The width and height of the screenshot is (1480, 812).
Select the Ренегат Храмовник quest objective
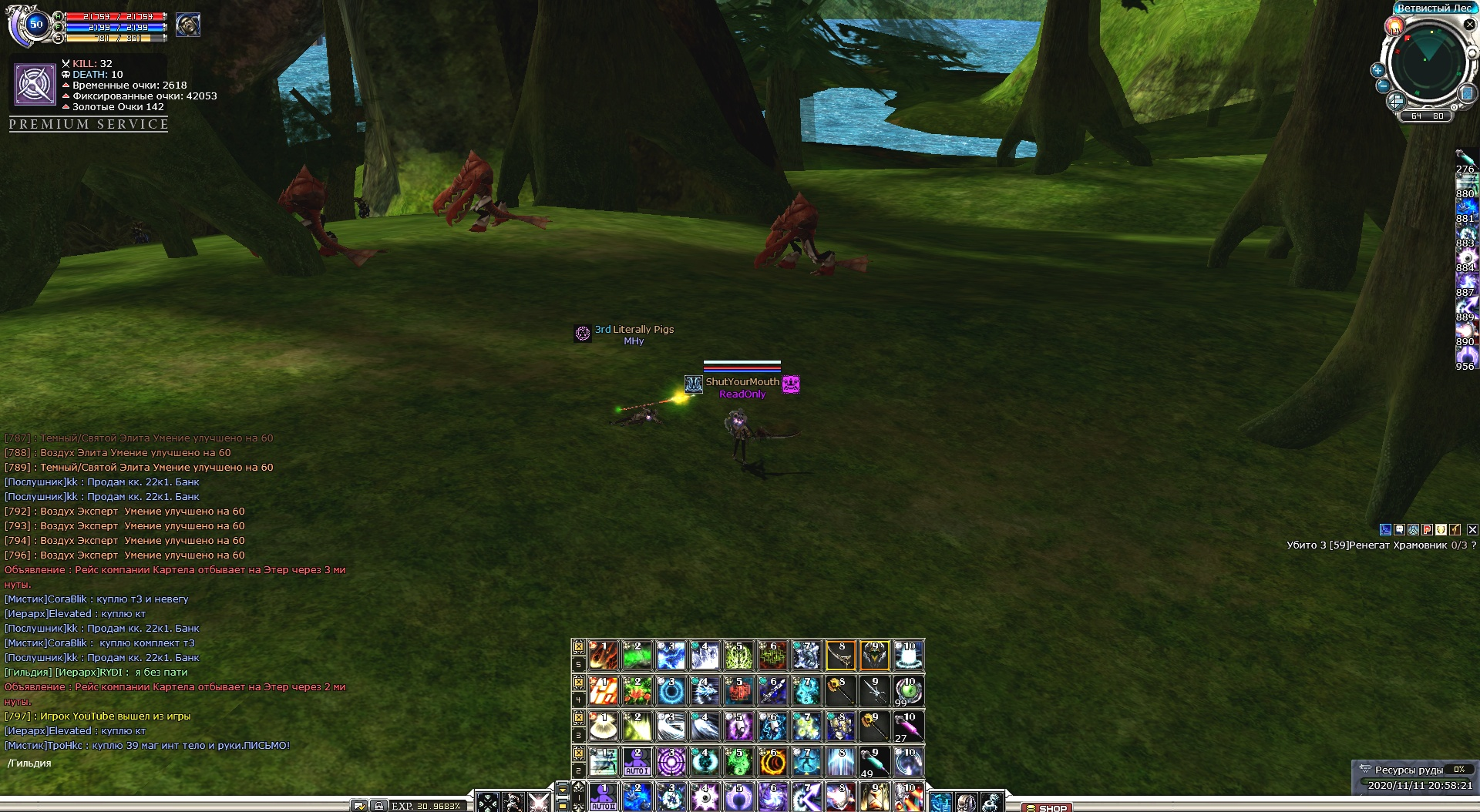[1381, 545]
